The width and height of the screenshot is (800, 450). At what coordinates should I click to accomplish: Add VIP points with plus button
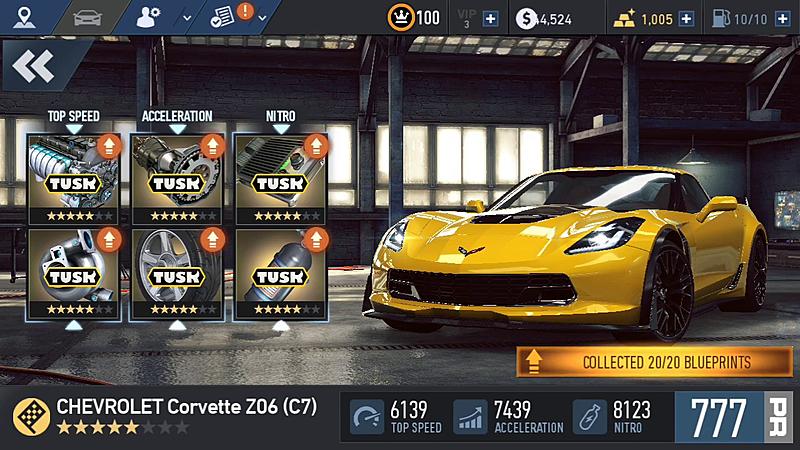(490, 18)
